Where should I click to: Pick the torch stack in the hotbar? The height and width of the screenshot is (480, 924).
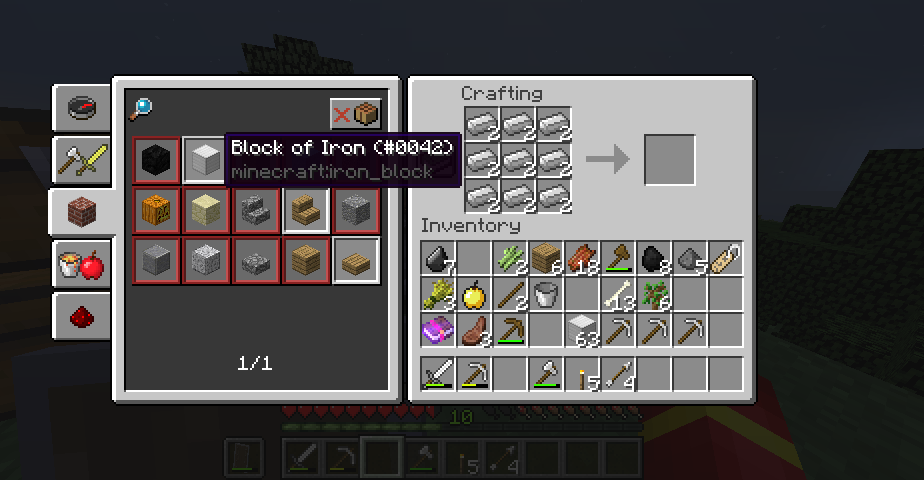tap(582, 375)
